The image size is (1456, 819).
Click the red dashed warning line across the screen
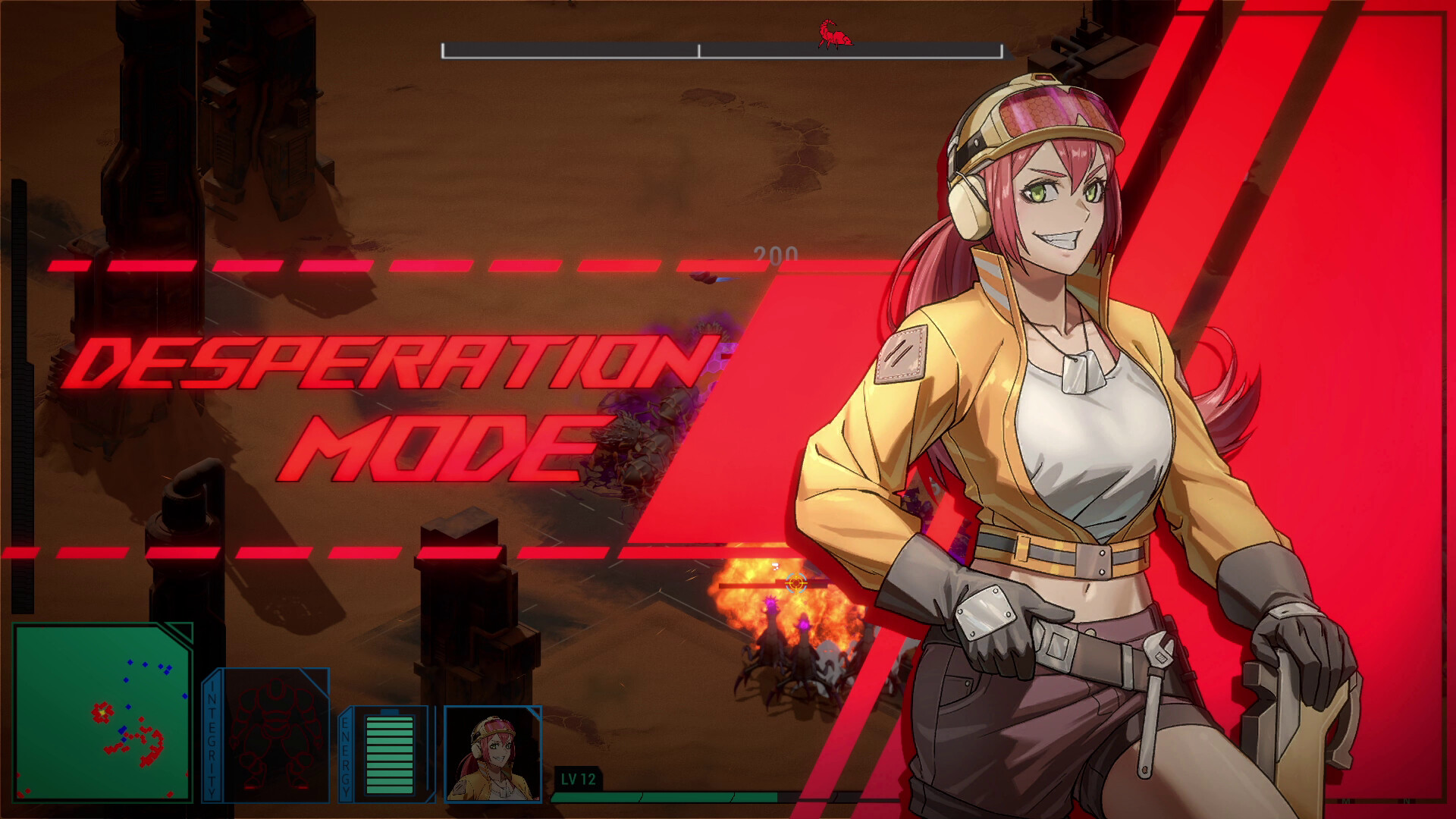[x=341, y=265]
